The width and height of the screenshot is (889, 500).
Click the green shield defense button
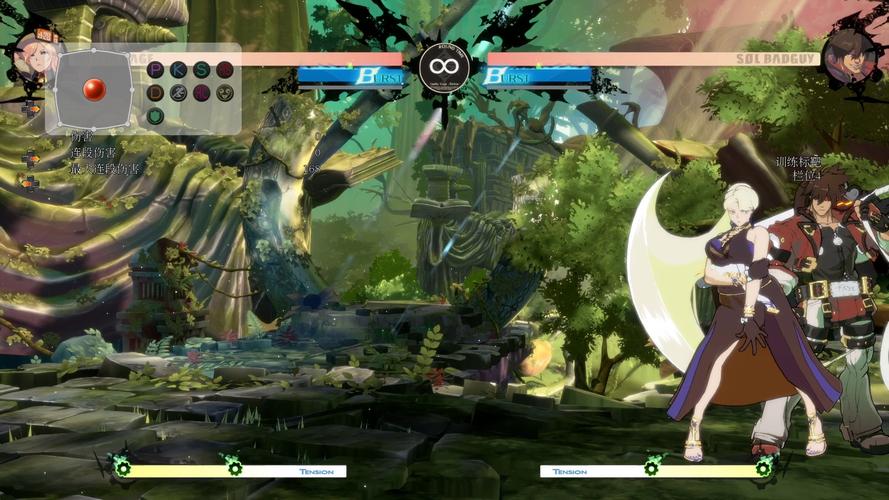155,116
